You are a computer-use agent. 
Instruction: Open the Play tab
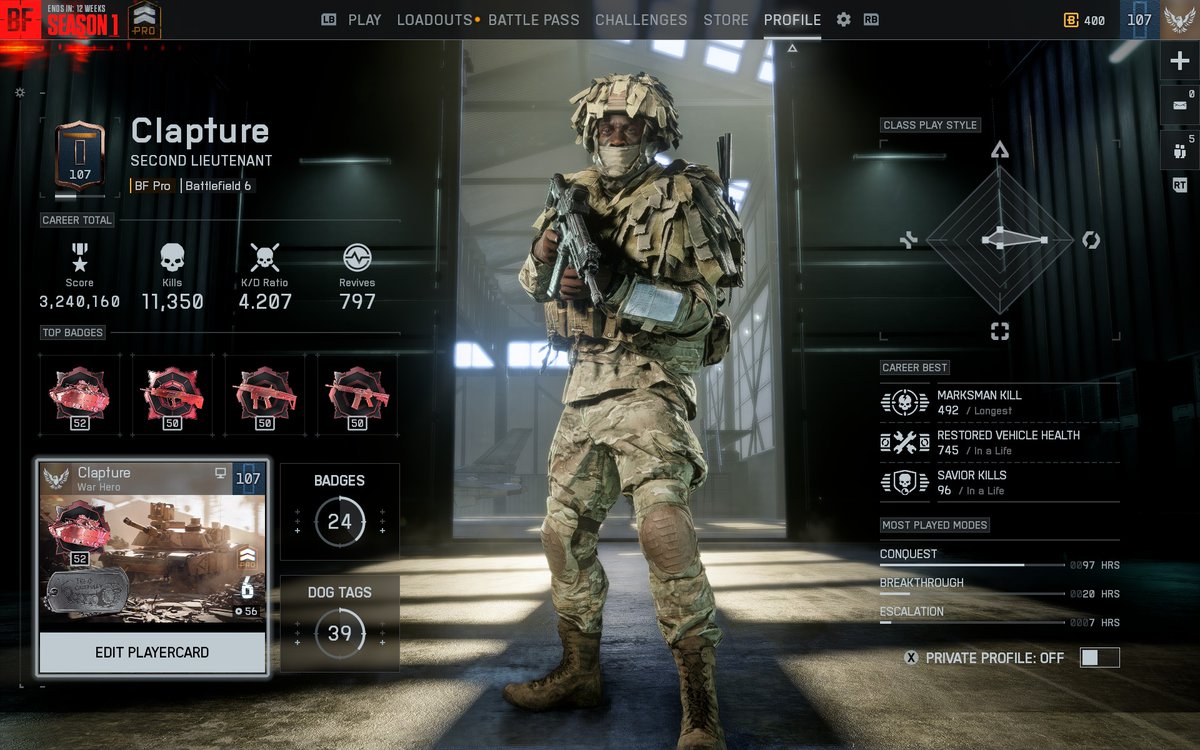tap(364, 20)
